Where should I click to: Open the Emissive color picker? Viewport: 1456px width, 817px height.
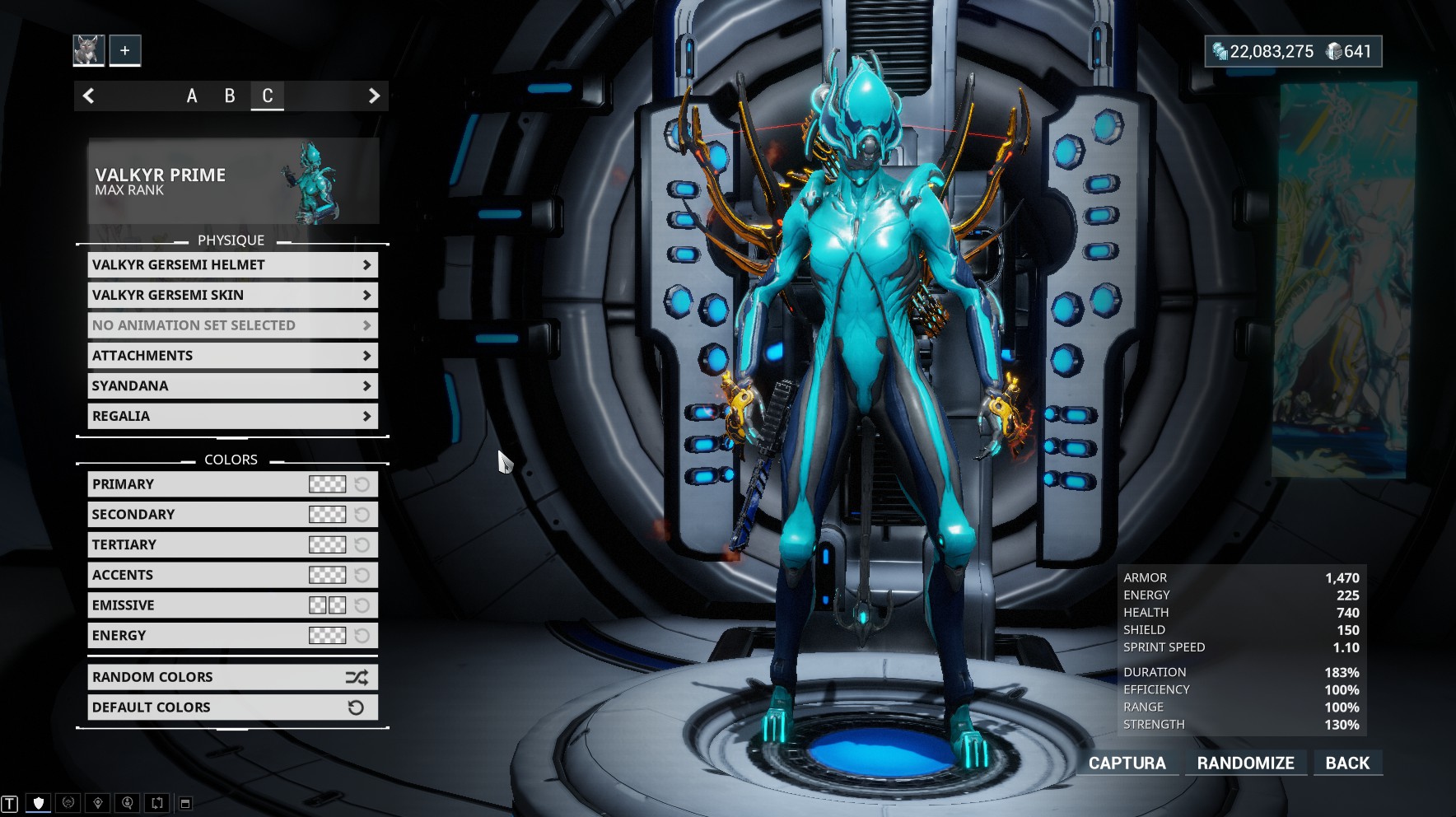tap(327, 606)
